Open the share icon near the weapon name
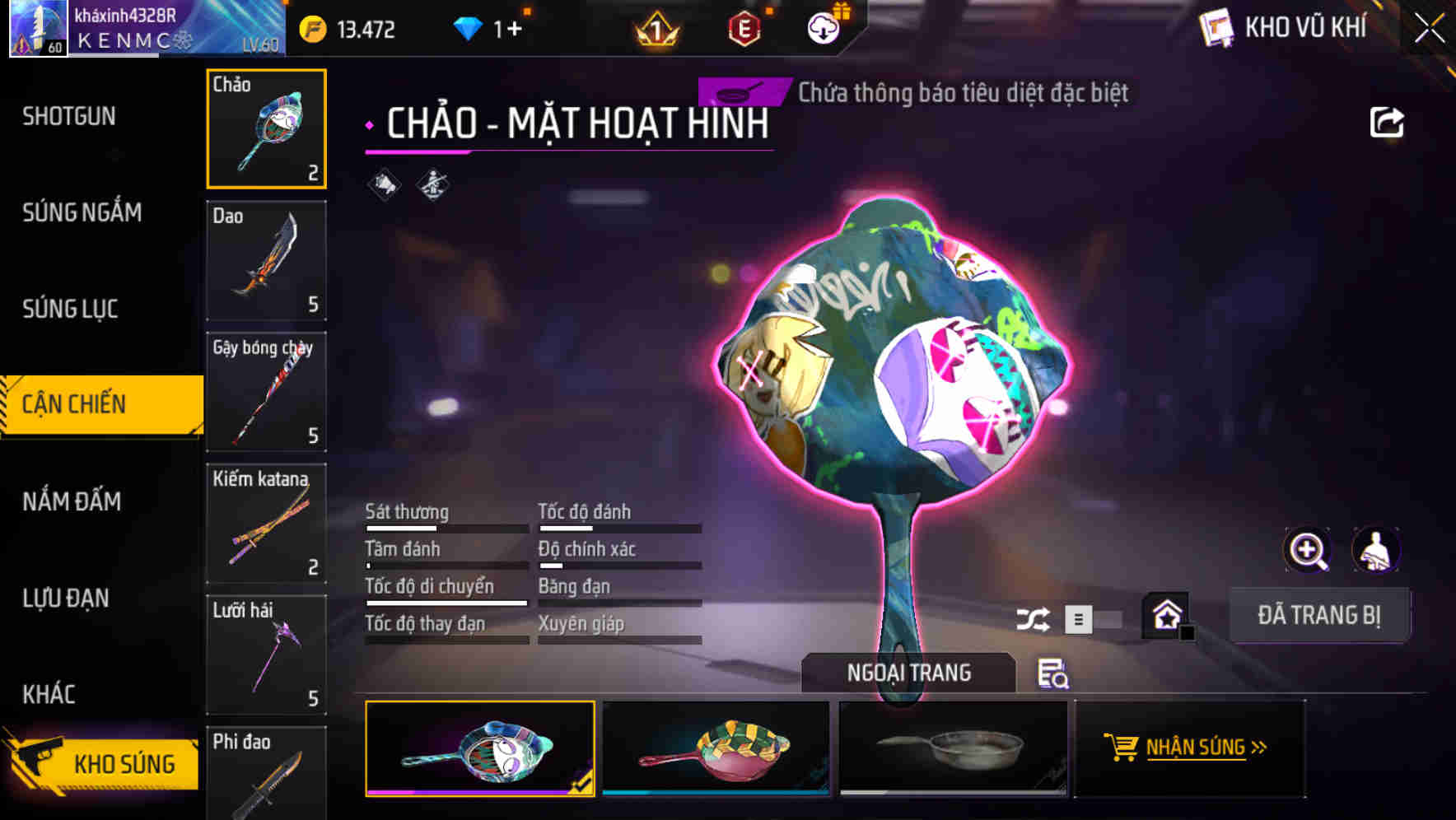 pos(1388,120)
